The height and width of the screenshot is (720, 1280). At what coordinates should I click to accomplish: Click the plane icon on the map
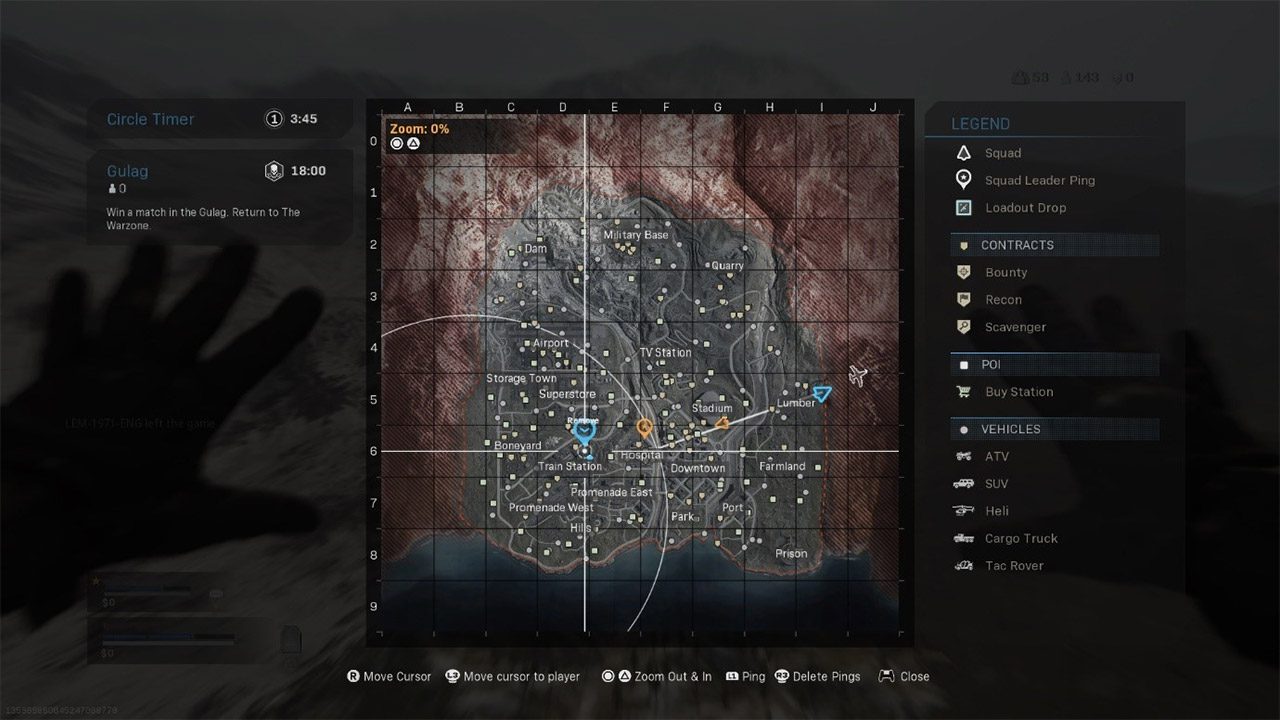click(857, 375)
